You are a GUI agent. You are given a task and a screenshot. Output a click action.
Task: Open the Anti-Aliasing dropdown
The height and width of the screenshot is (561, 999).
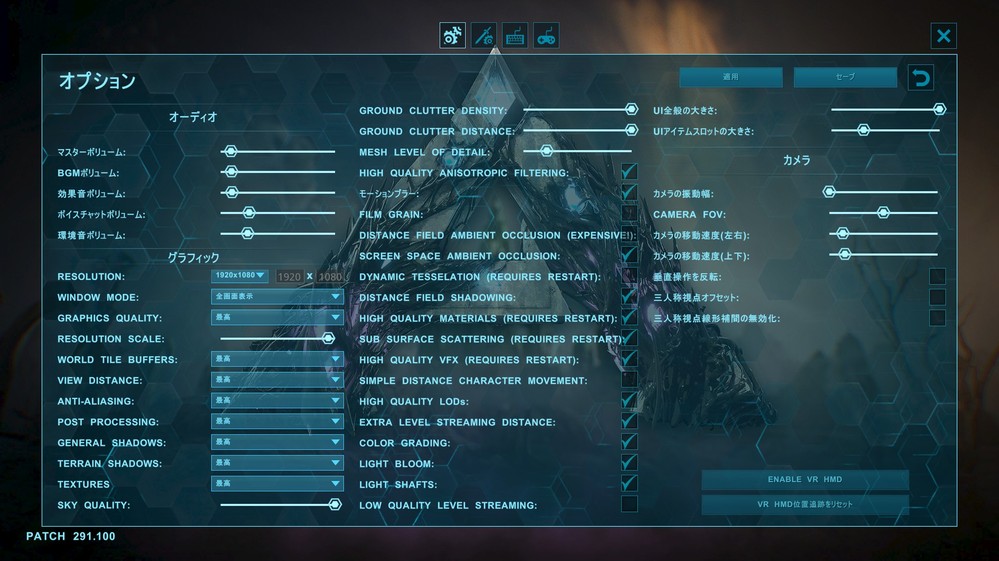tap(277, 401)
